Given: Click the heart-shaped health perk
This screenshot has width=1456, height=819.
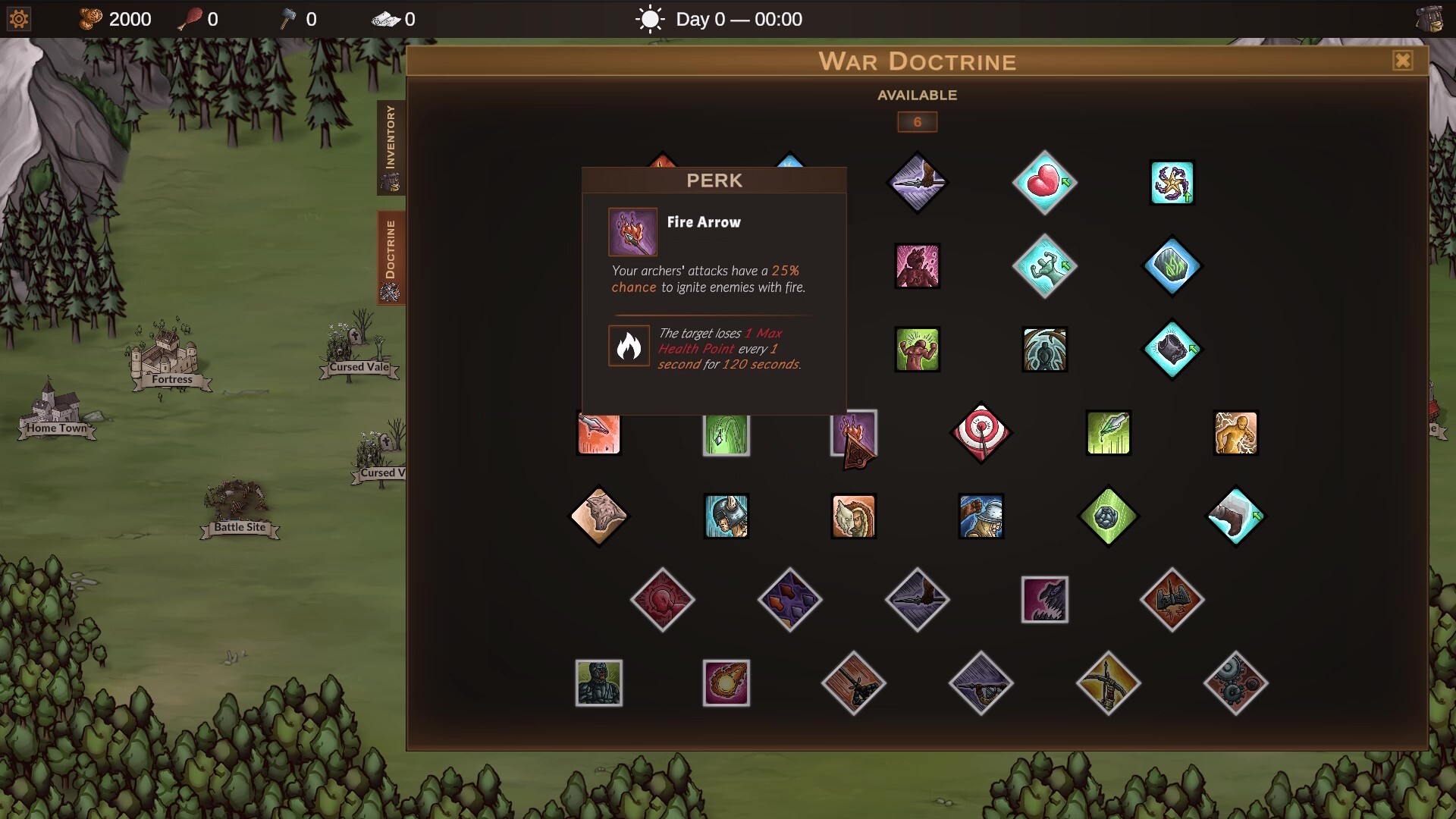Looking at the screenshot, I should pos(1046,182).
